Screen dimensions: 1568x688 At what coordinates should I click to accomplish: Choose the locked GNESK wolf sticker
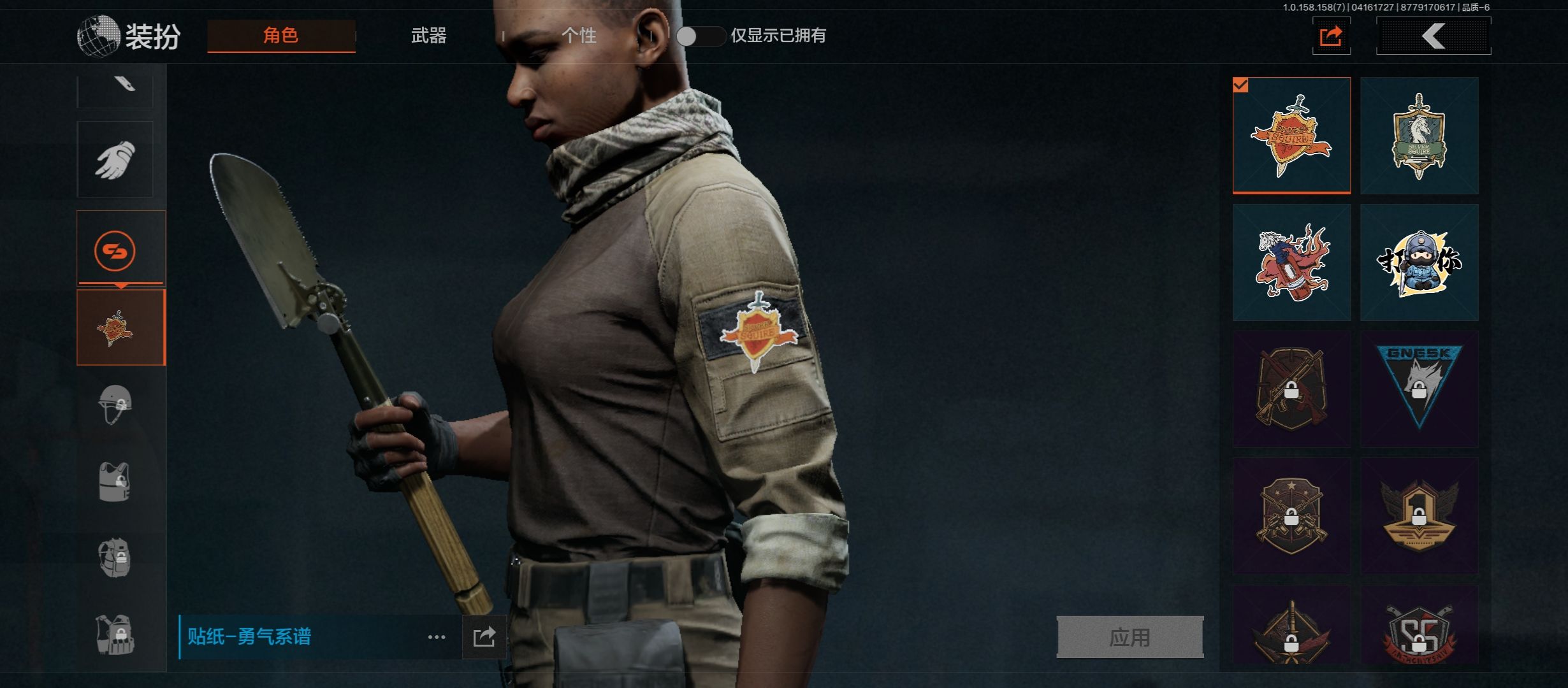pos(1419,389)
